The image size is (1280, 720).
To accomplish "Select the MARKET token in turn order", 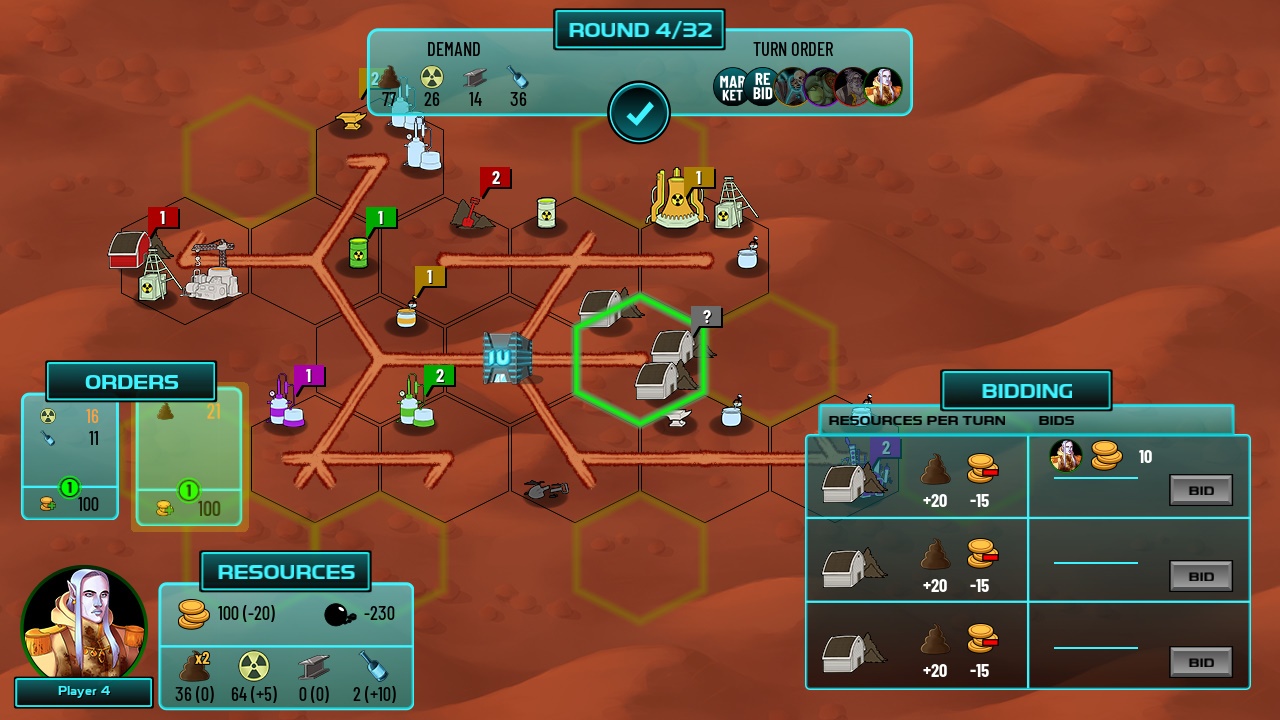I will 732,87.
